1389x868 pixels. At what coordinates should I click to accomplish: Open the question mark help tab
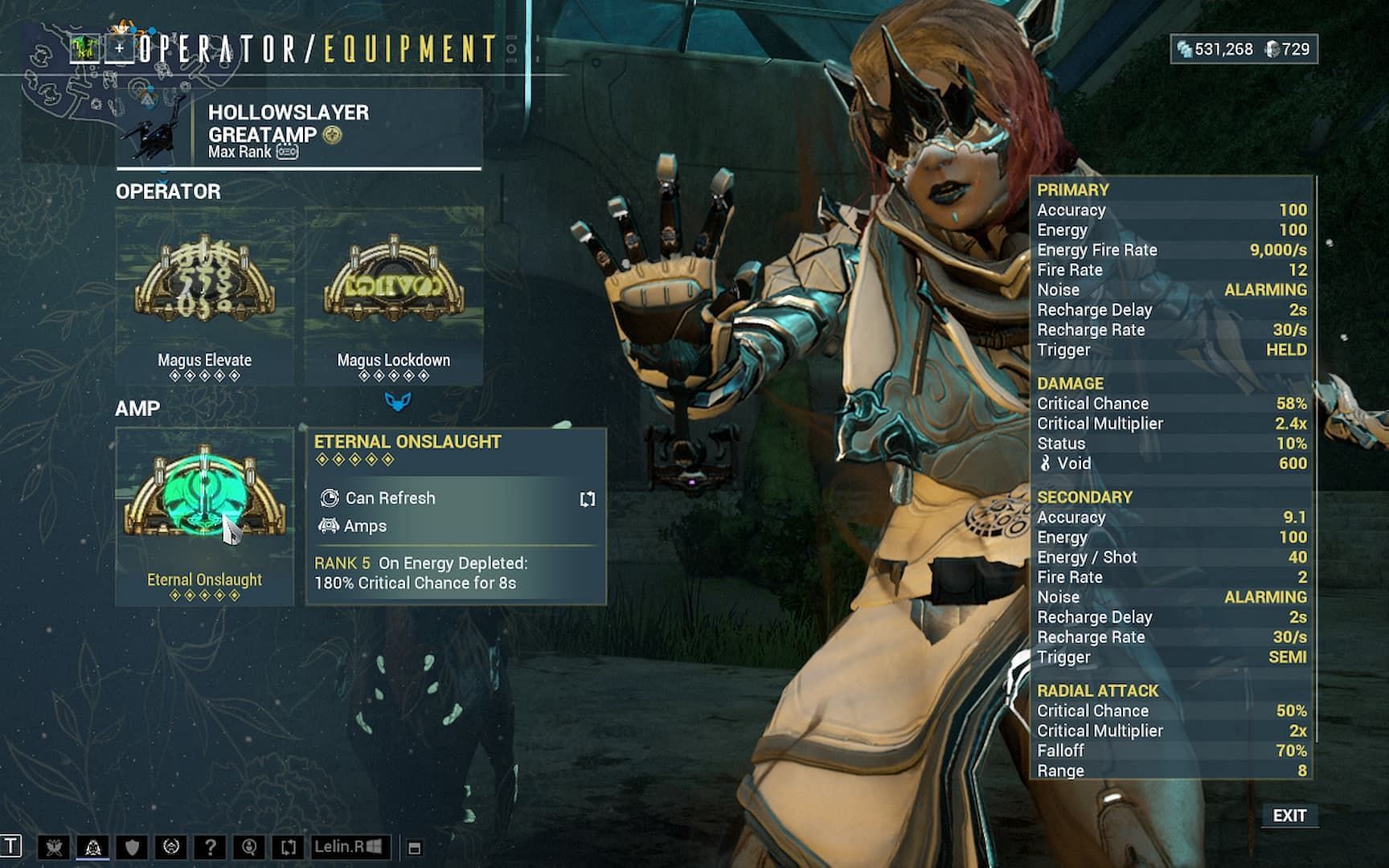coord(210,847)
